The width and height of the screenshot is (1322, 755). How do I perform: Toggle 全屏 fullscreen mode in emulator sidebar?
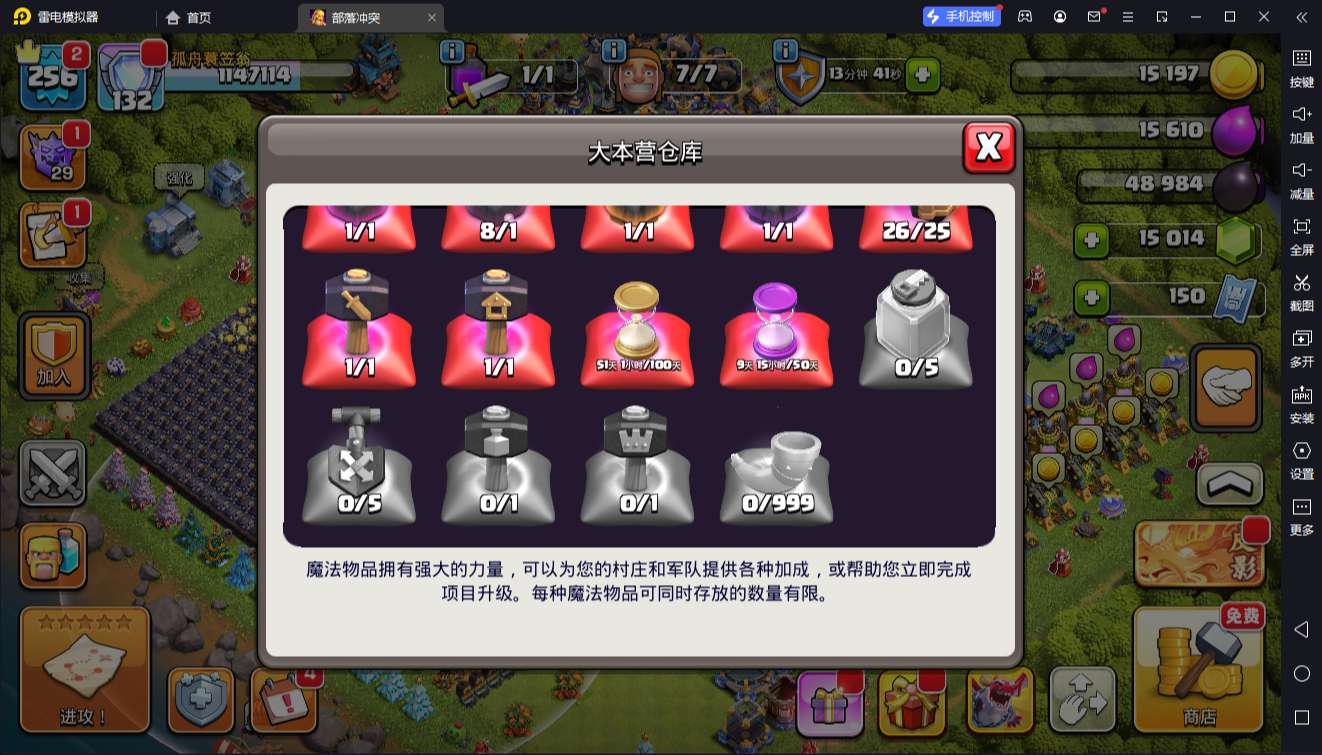coord(1302,238)
